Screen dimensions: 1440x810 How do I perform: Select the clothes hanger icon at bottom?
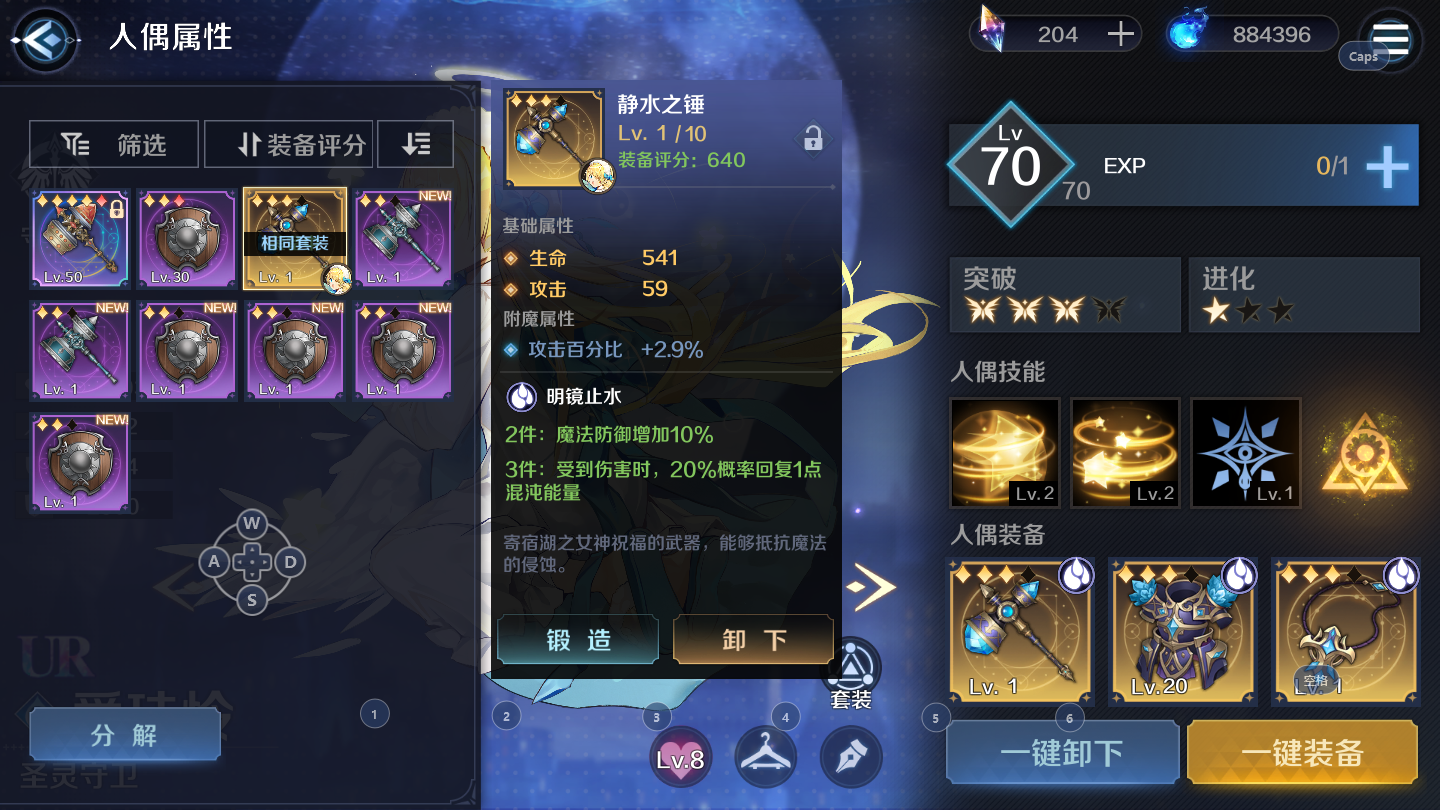(x=765, y=758)
